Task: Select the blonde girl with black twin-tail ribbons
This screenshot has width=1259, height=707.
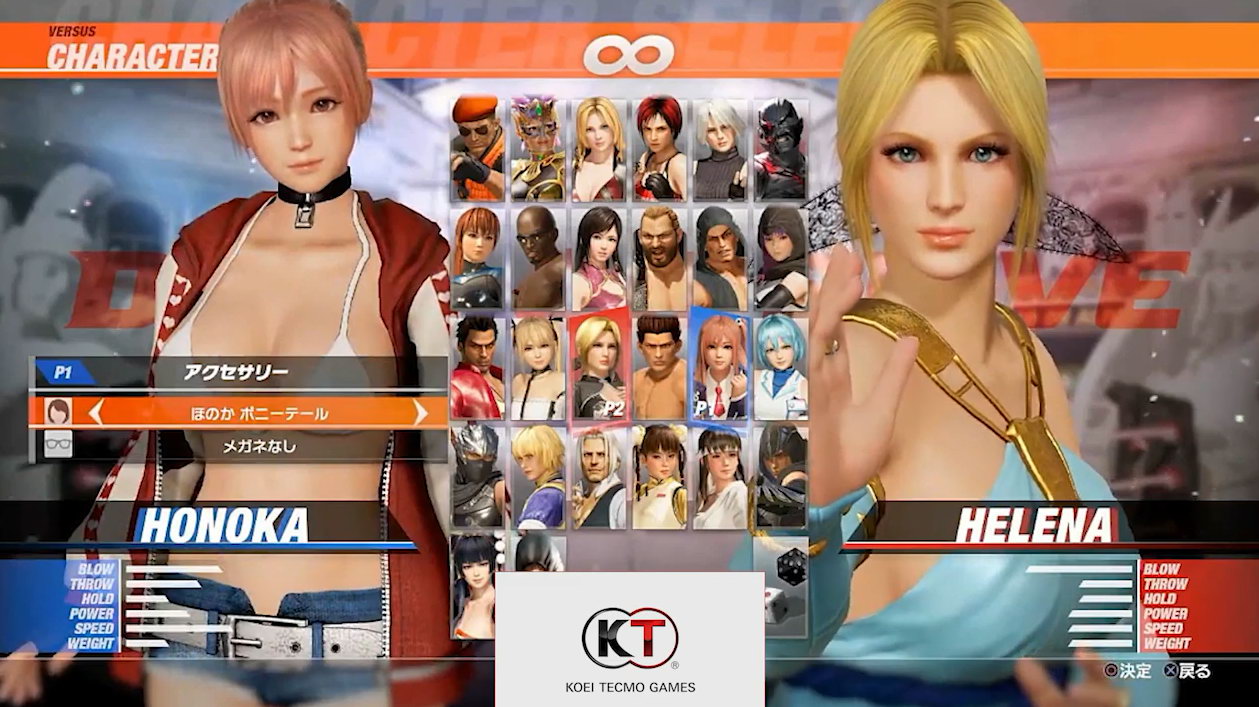Action: 538,366
